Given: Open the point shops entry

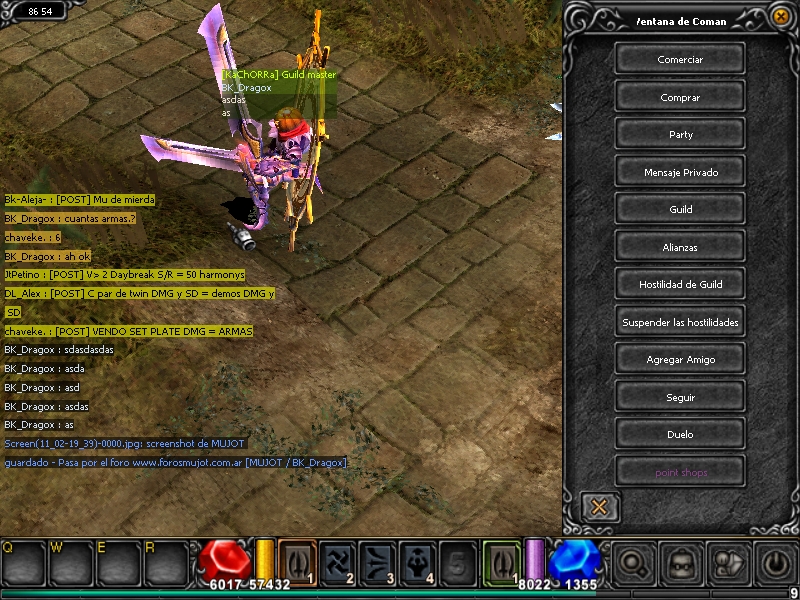Looking at the screenshot, I should pos(680,472).
